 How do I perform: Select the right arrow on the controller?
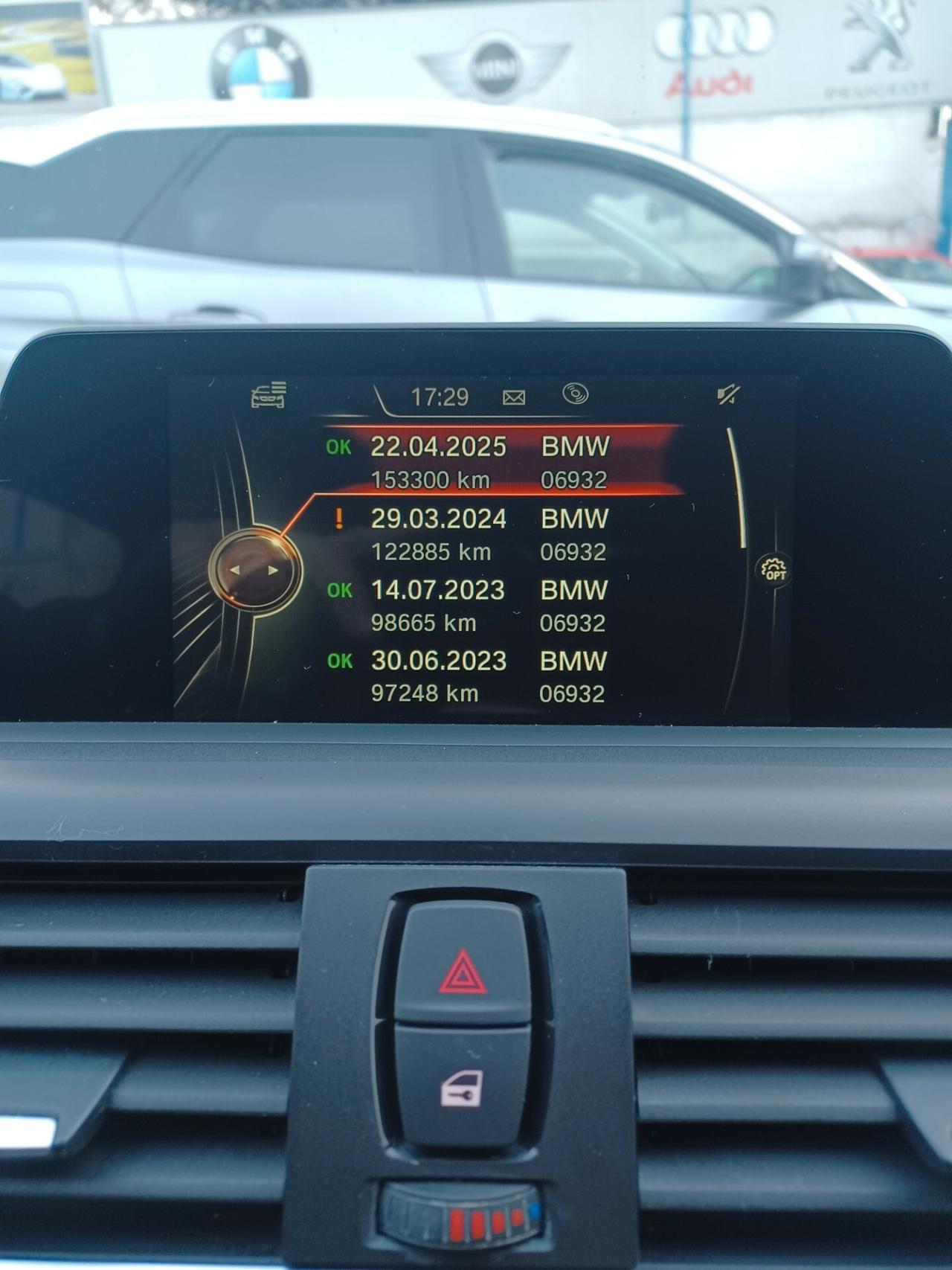(x=273, y=569)
